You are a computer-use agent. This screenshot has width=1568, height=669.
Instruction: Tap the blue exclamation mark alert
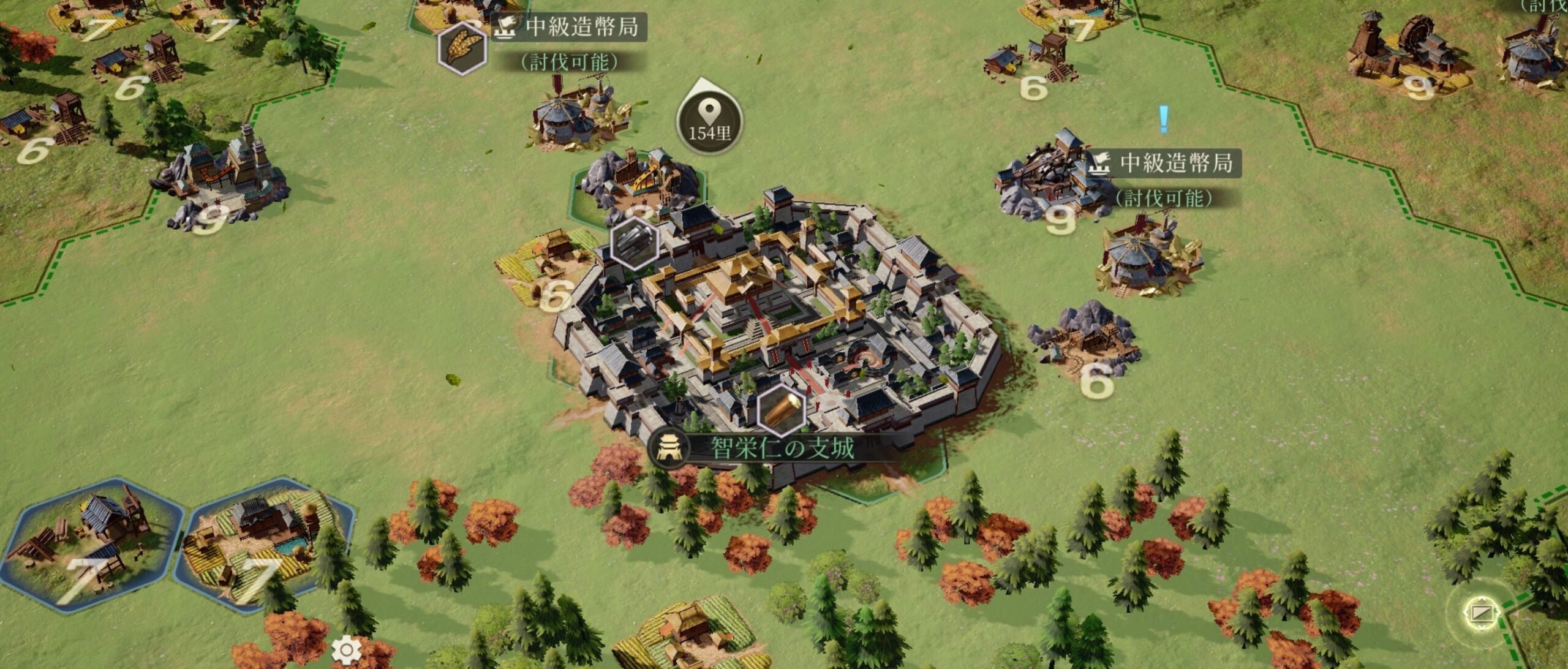1163,119
